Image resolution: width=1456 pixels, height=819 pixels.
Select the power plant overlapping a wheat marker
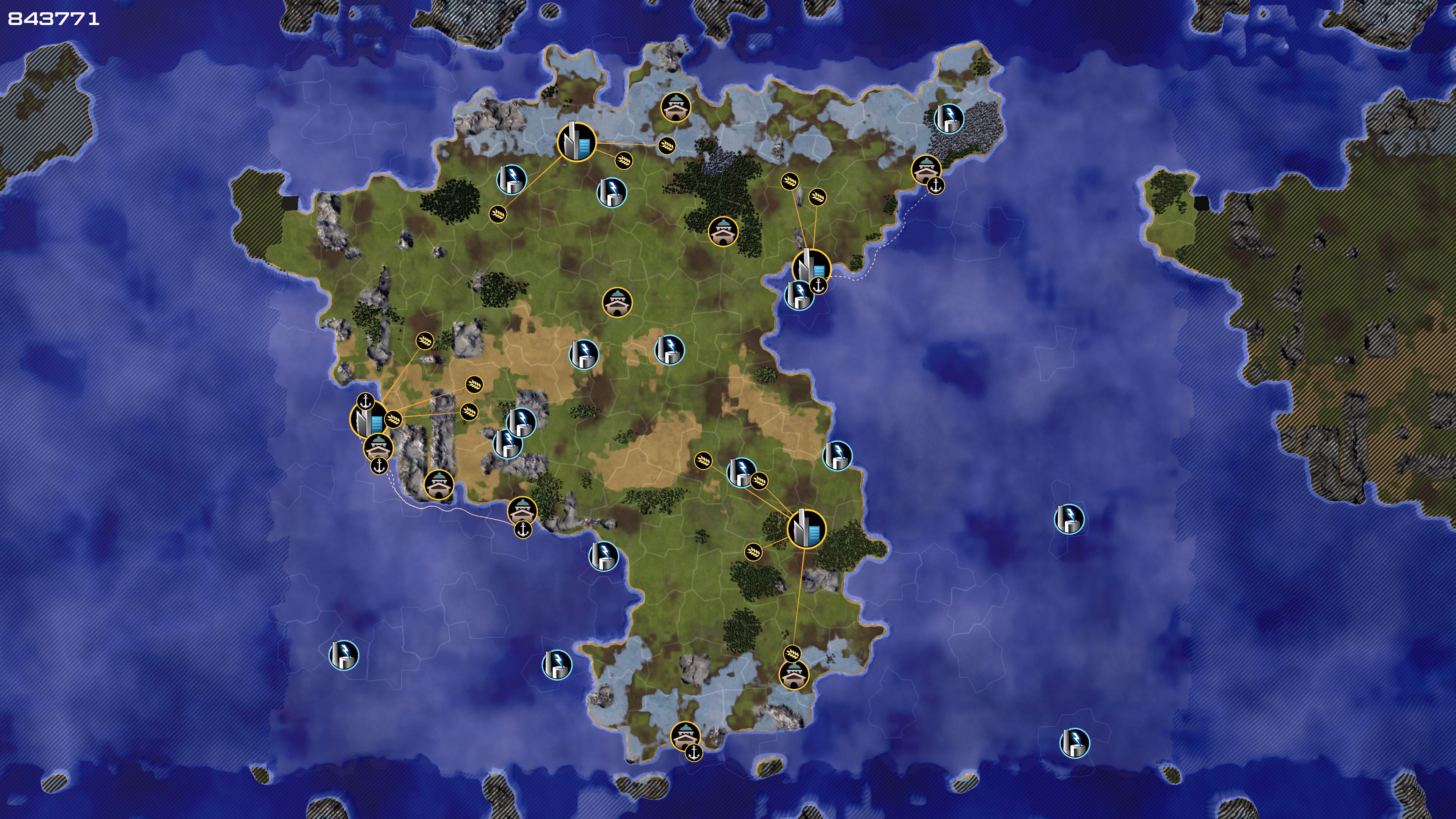pos(741,472)
